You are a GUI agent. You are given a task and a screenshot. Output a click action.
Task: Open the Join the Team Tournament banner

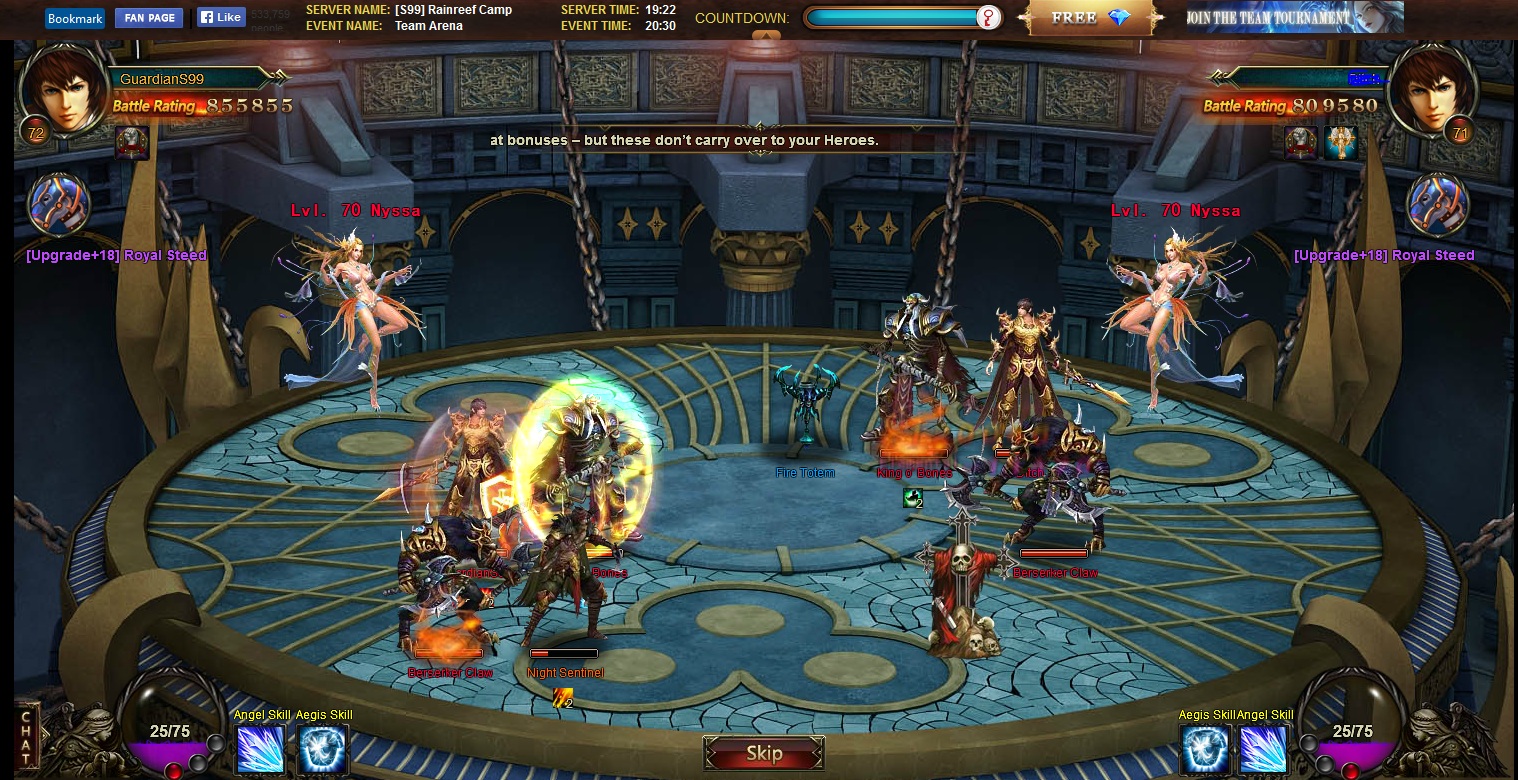coord(1295,17)
